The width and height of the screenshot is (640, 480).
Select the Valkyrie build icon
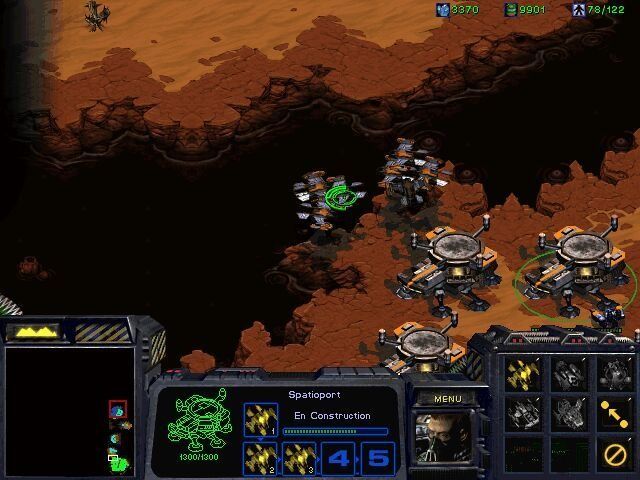tap(570, 413)
